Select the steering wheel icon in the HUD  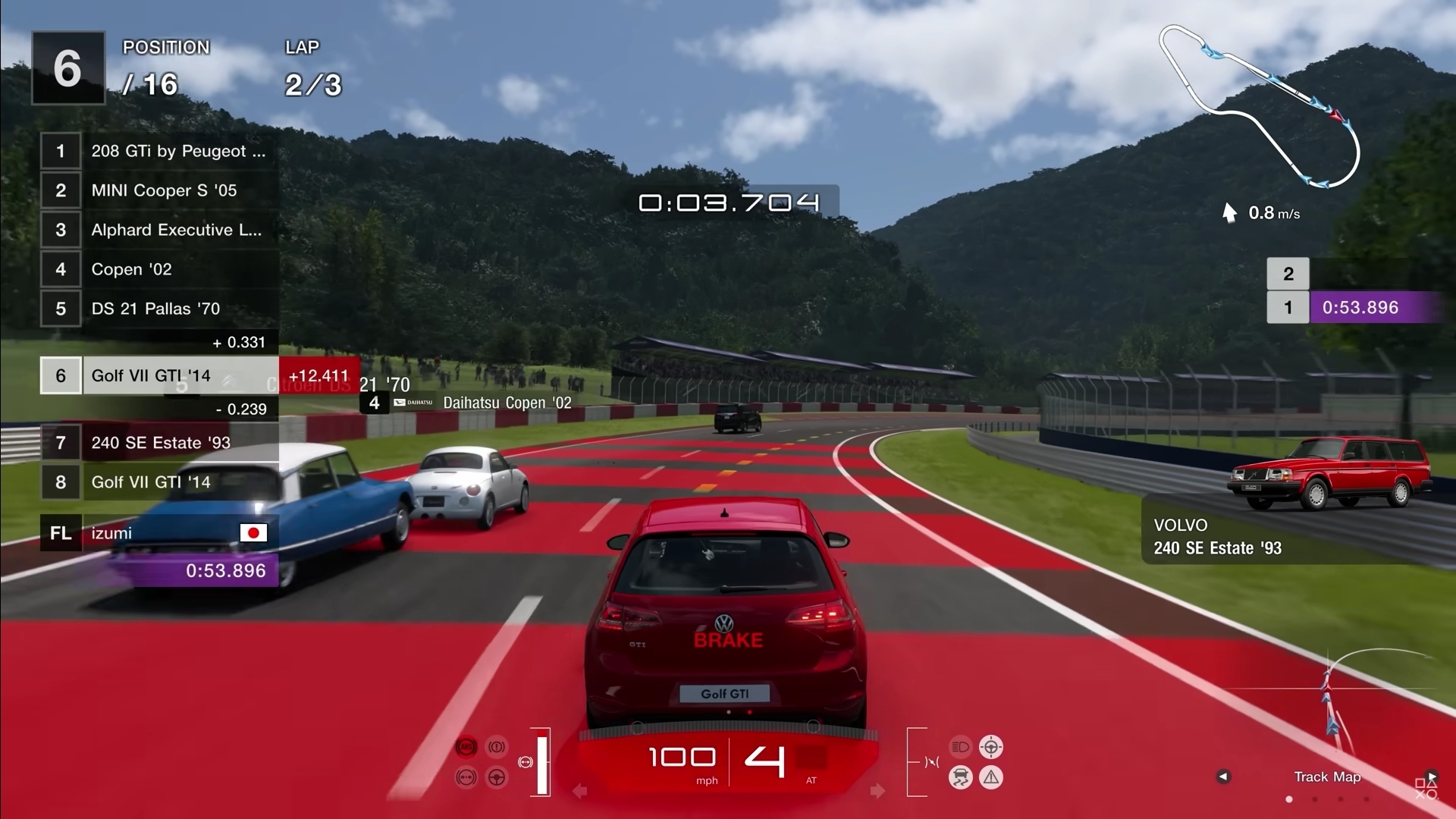coord(496,777)
